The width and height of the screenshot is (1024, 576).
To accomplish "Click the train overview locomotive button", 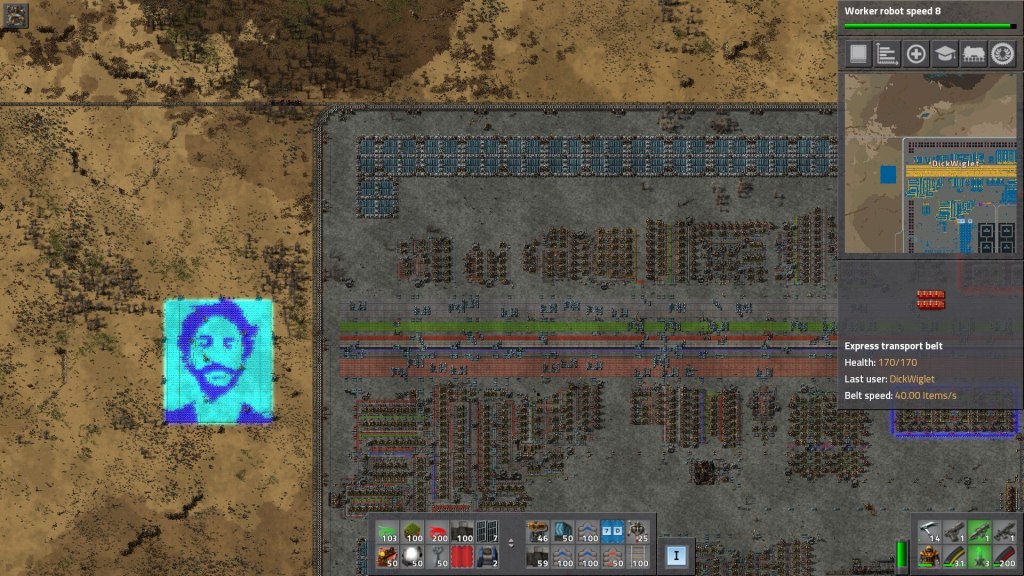I will coord(974,55).
